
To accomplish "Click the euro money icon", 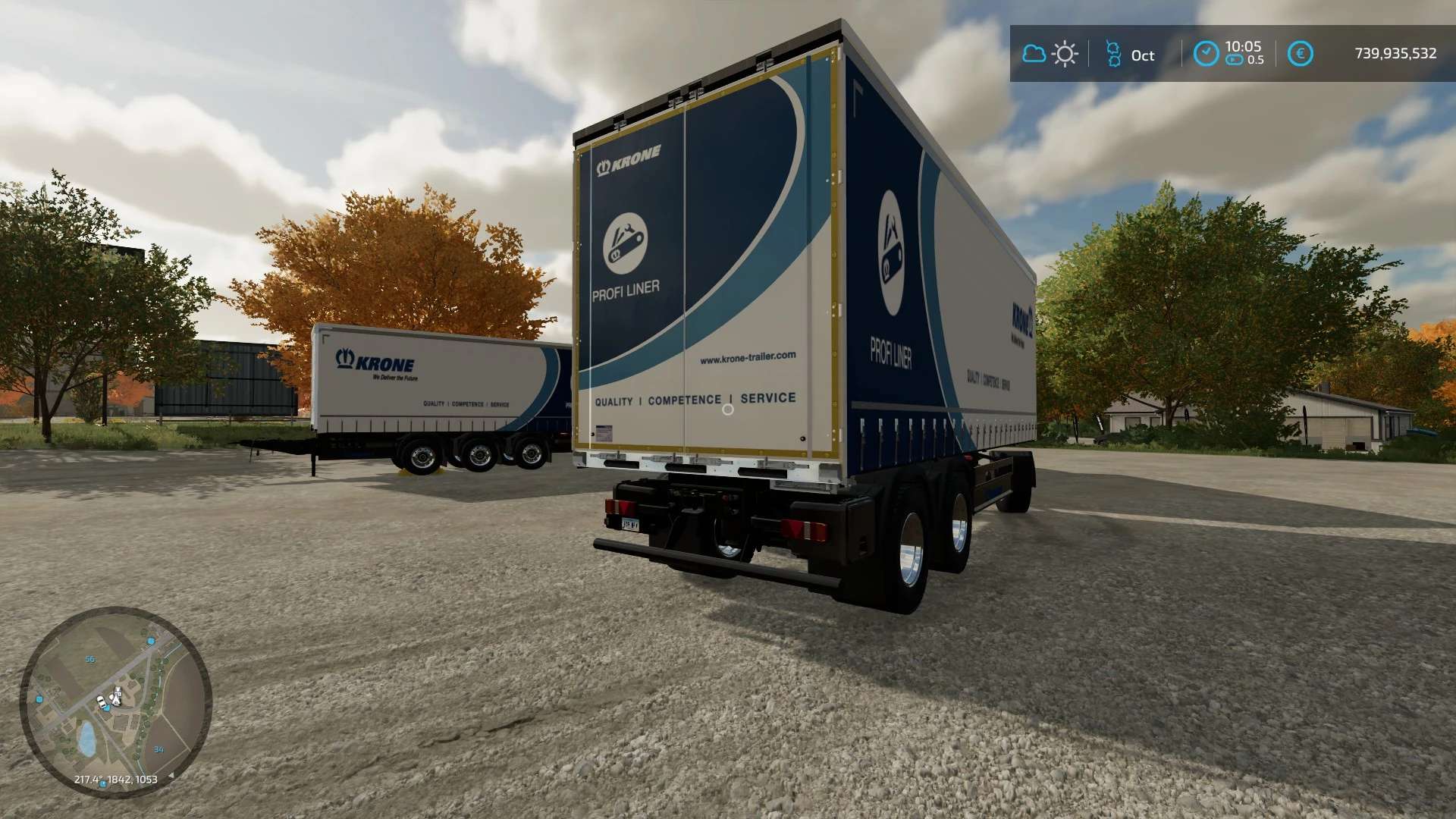I will [1300, 54].
